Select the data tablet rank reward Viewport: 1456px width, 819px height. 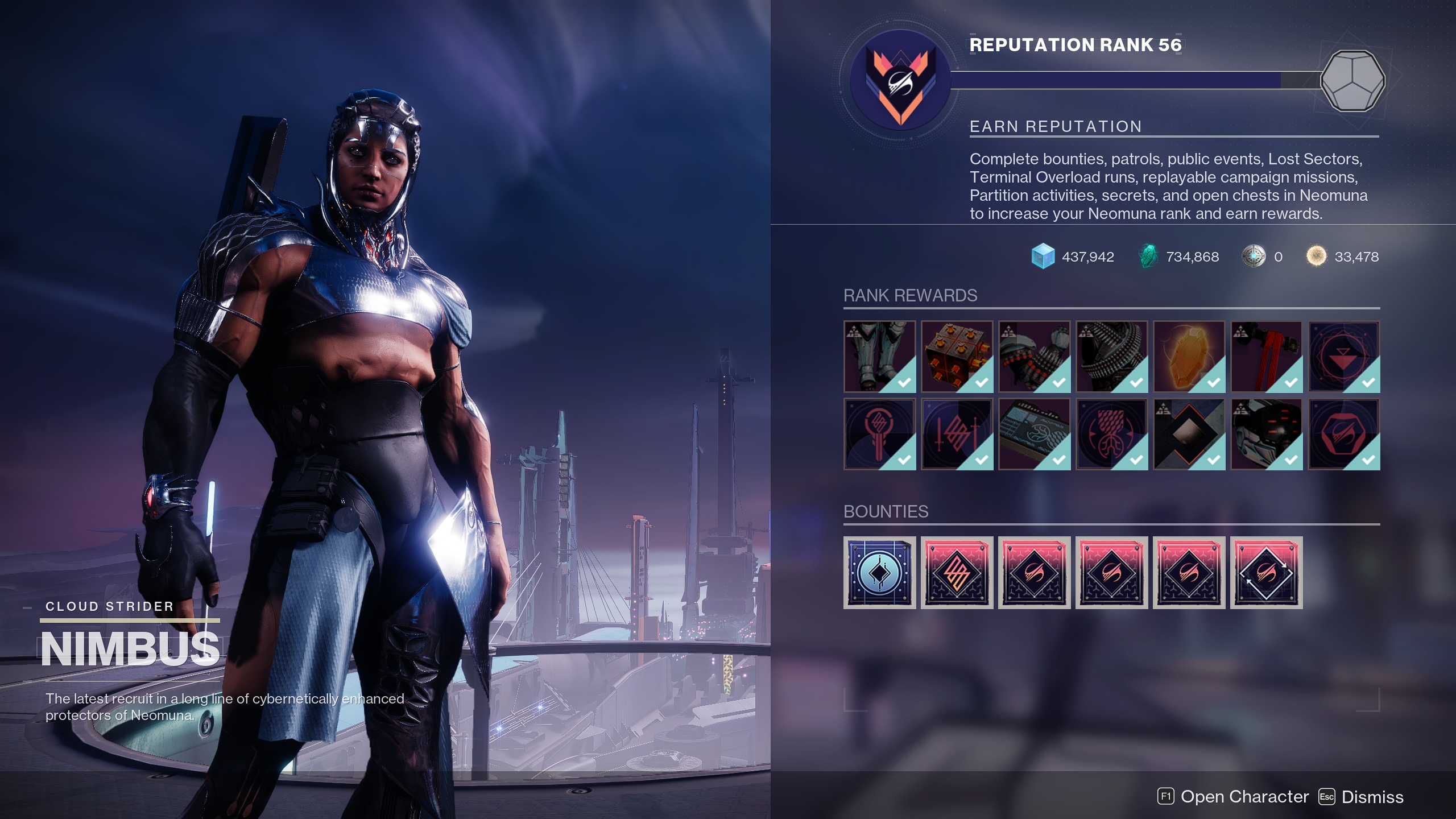[x=1034, y=434]
